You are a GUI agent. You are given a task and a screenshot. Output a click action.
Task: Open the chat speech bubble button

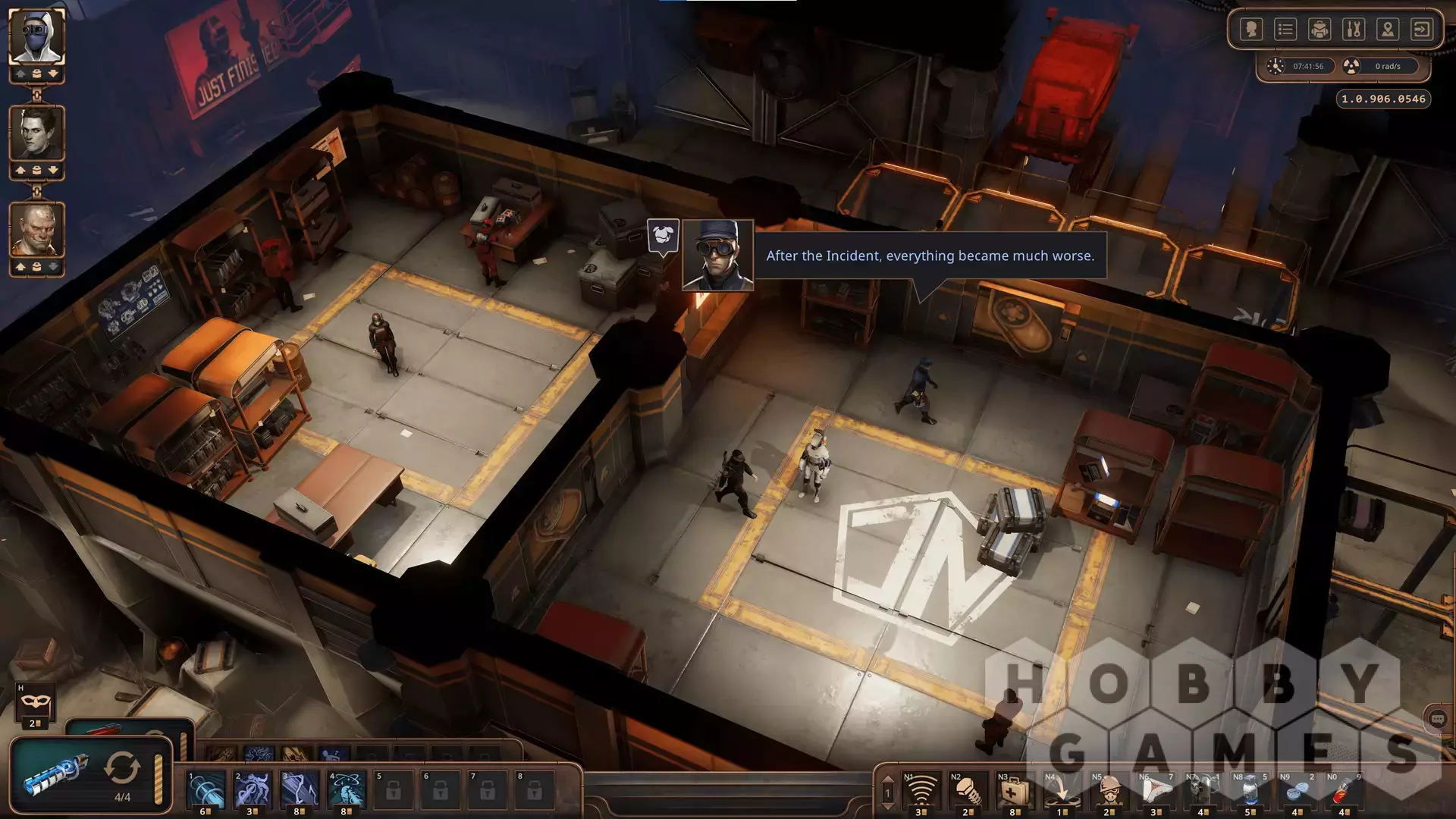coord(1437,719)
